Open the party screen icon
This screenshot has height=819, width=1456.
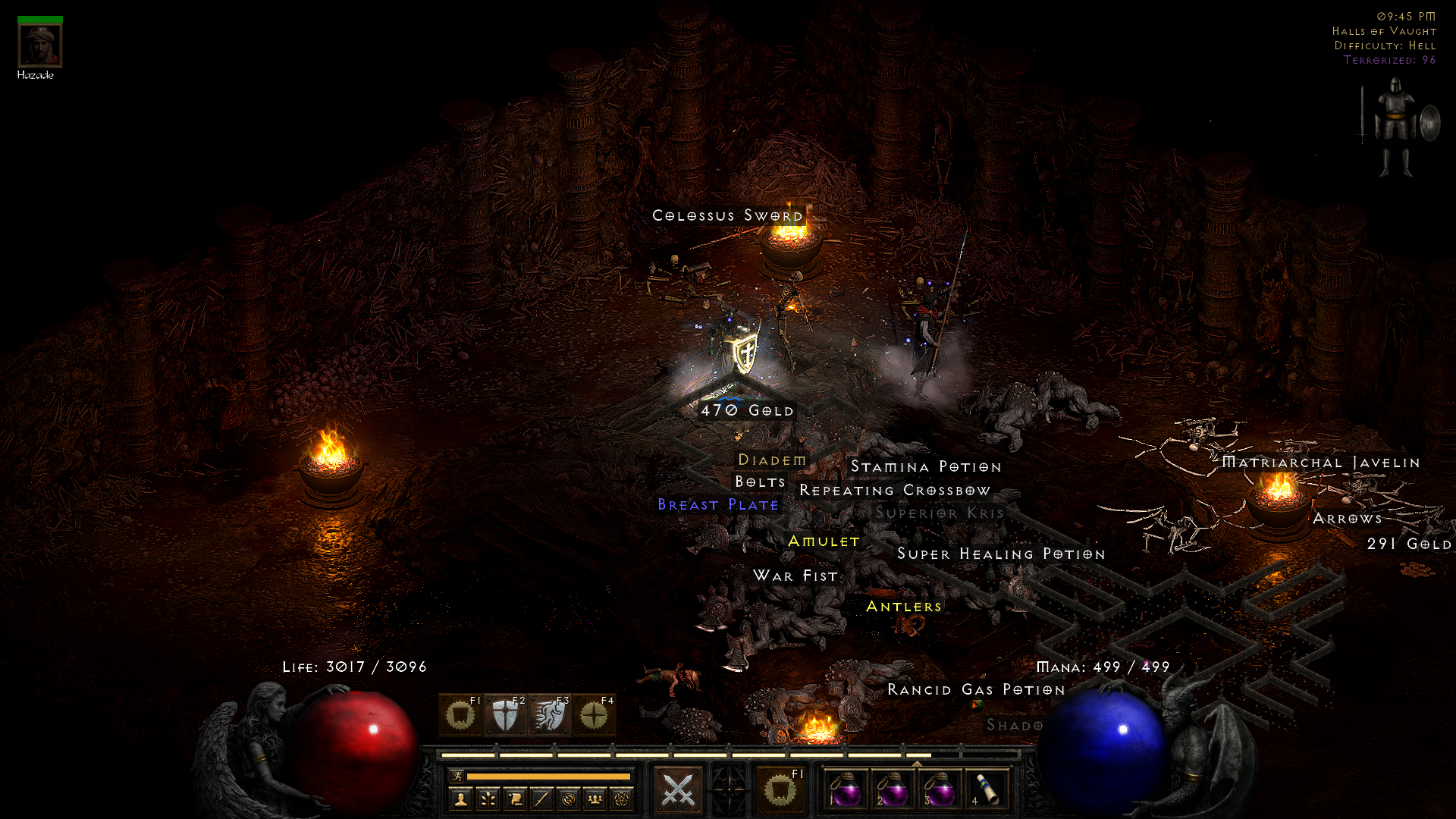click(x=595, y=801)
